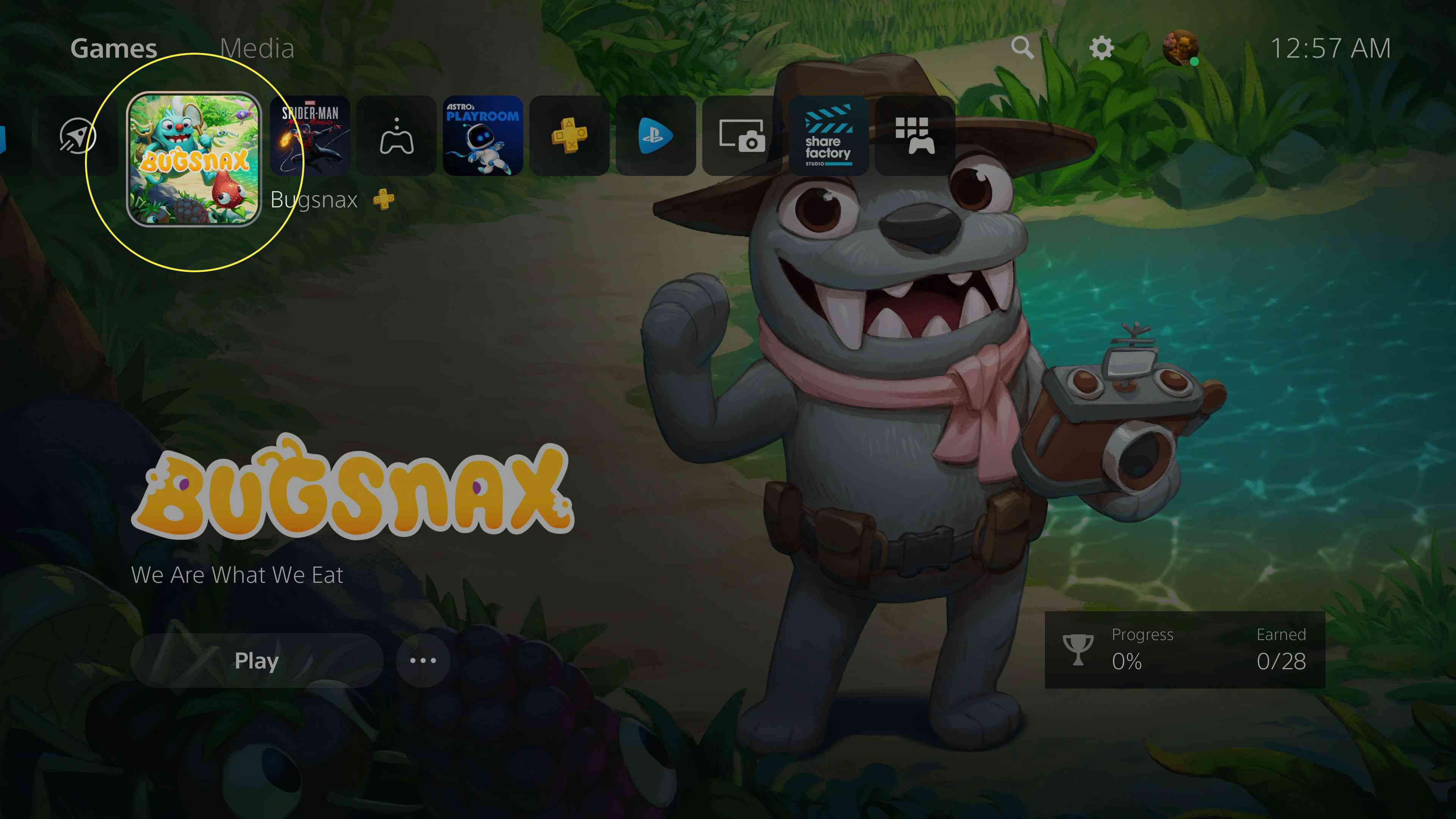Play Bugsnax
This screenshot has height=819, width=1456.
pos(257,660)
